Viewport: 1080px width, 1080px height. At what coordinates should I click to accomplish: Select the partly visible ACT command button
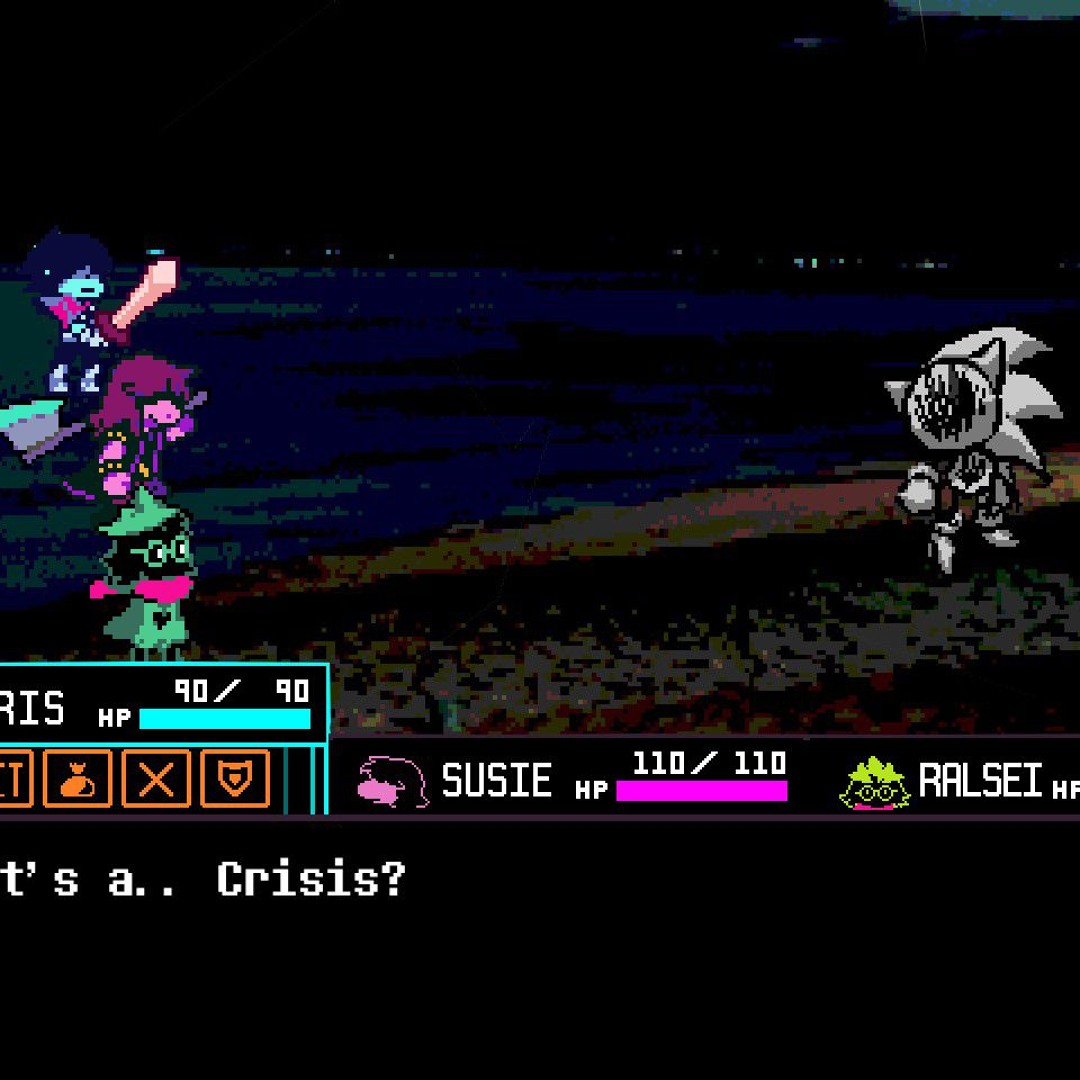pyautogui.click(x=15, y=778)
